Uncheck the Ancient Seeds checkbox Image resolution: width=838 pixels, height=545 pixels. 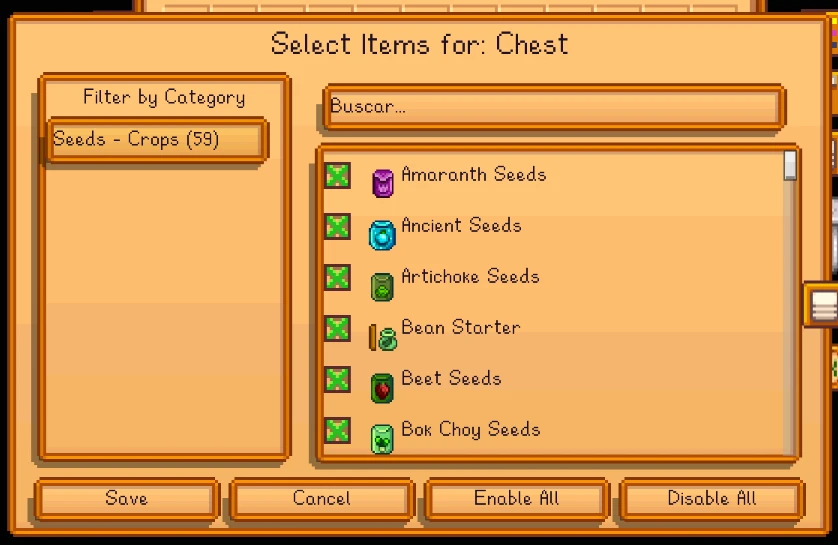tap(338, 227)
